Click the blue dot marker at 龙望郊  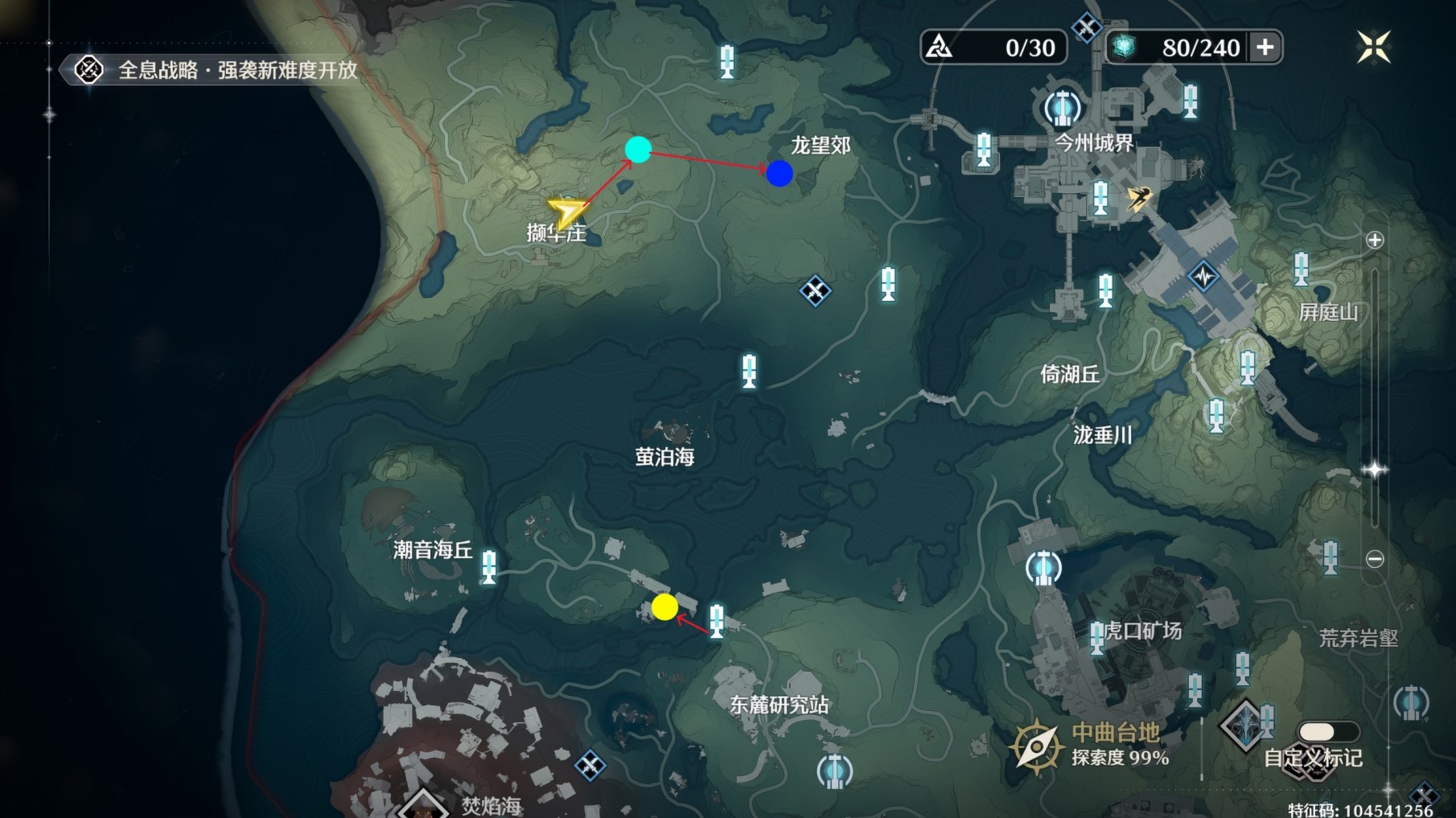pos(780,174)
